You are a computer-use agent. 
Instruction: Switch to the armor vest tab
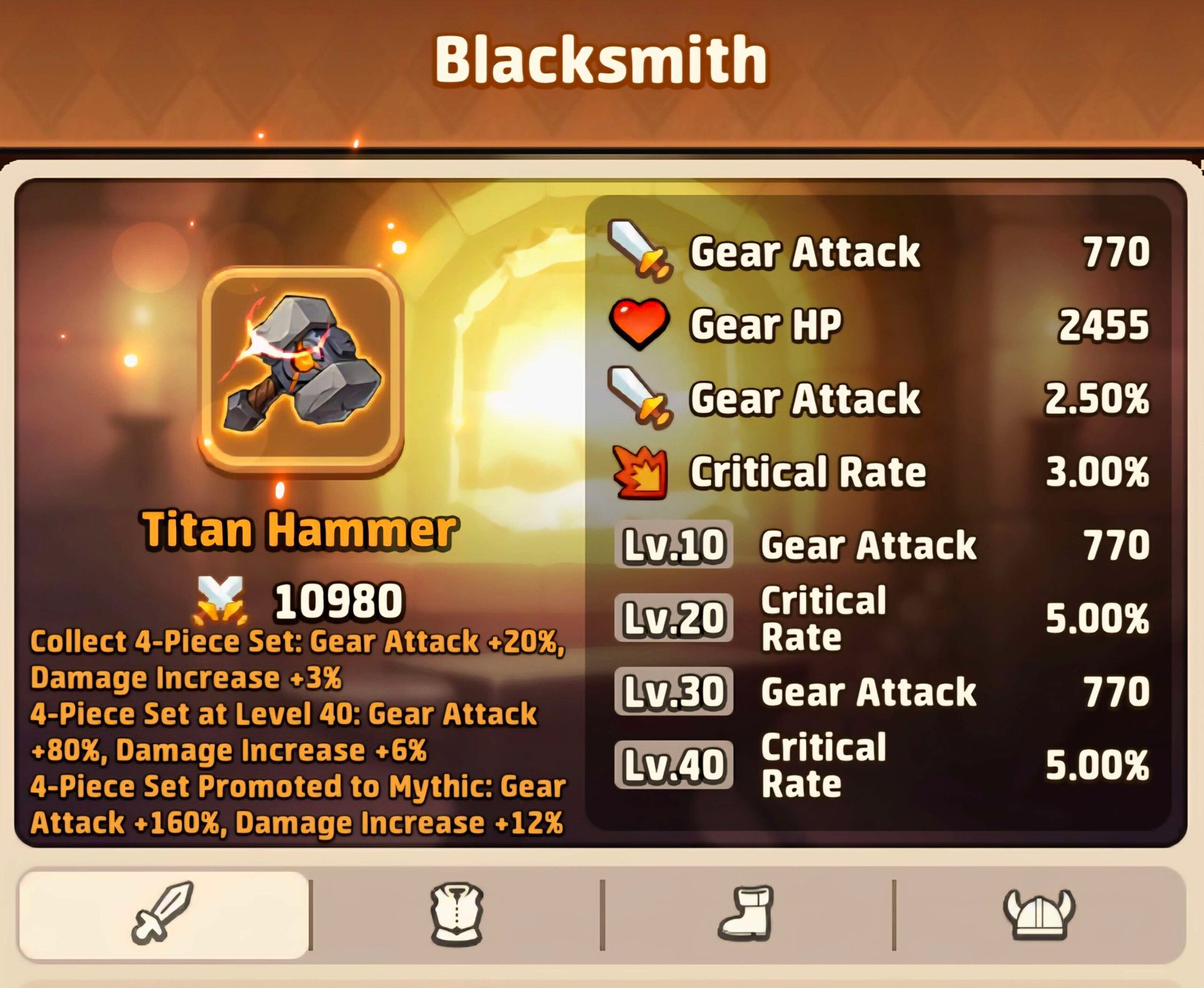tap(457, 914)
